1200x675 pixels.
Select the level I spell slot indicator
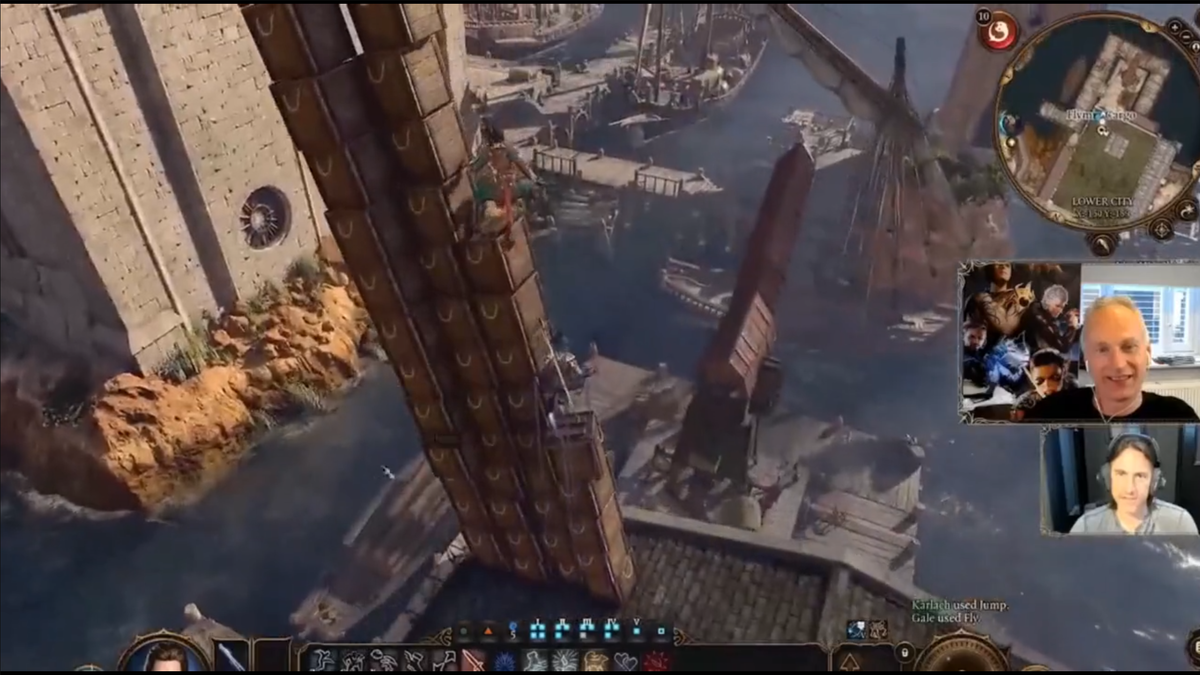(x=538, y=630)
